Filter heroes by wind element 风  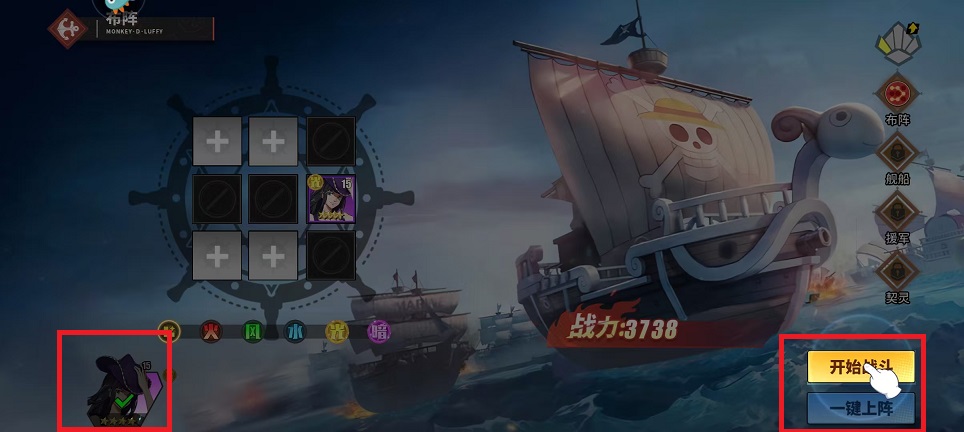(253, 331)
